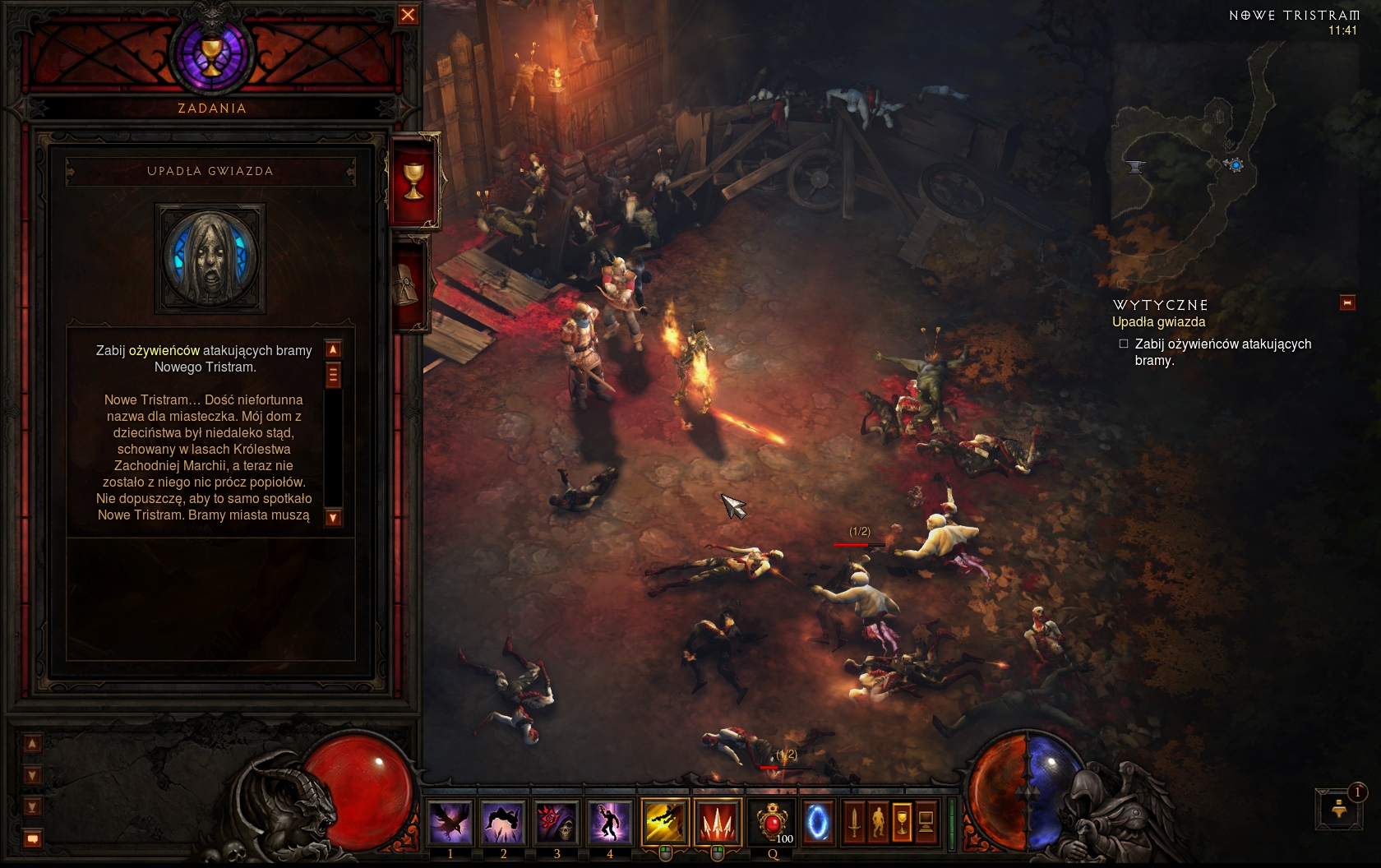Select the Upadła gwiazda quest portrait
The width and height of the screenshot is (1381, 868).
point(210,258)
